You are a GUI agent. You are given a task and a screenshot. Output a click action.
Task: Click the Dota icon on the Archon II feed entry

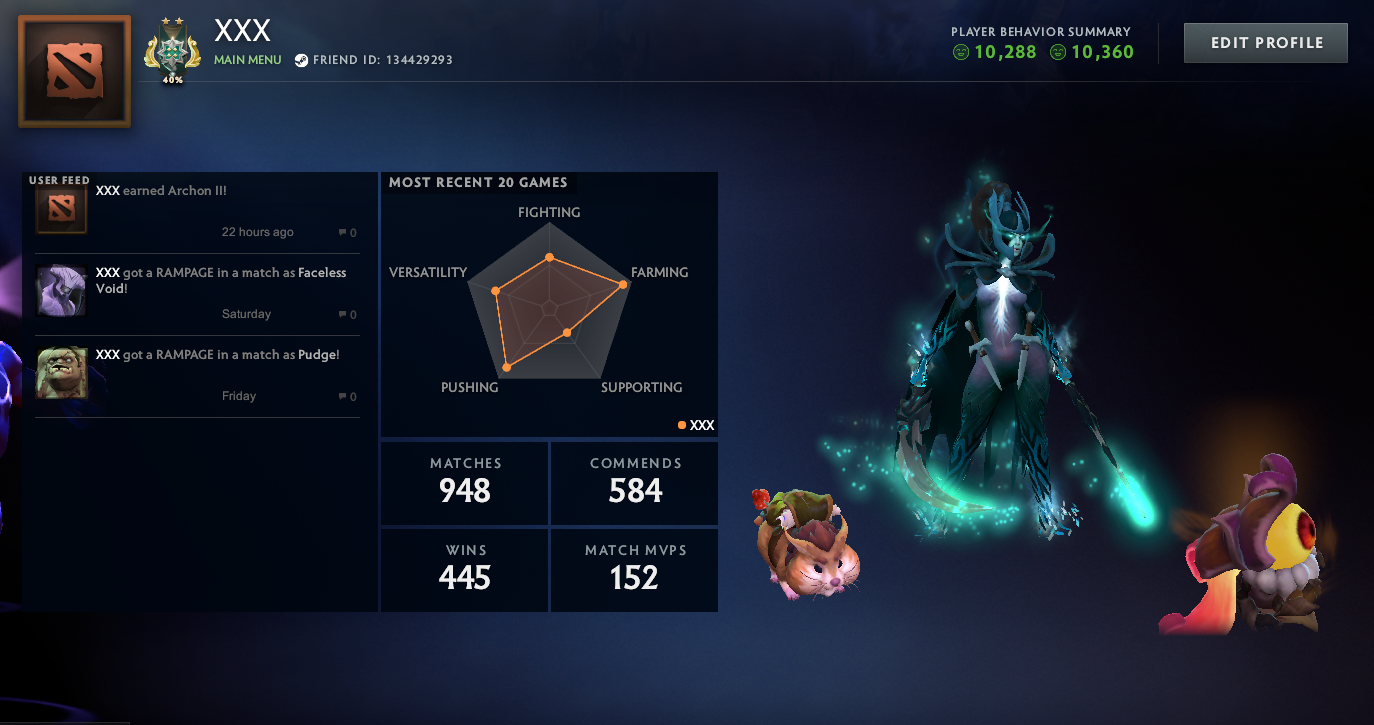coord(60,207)
